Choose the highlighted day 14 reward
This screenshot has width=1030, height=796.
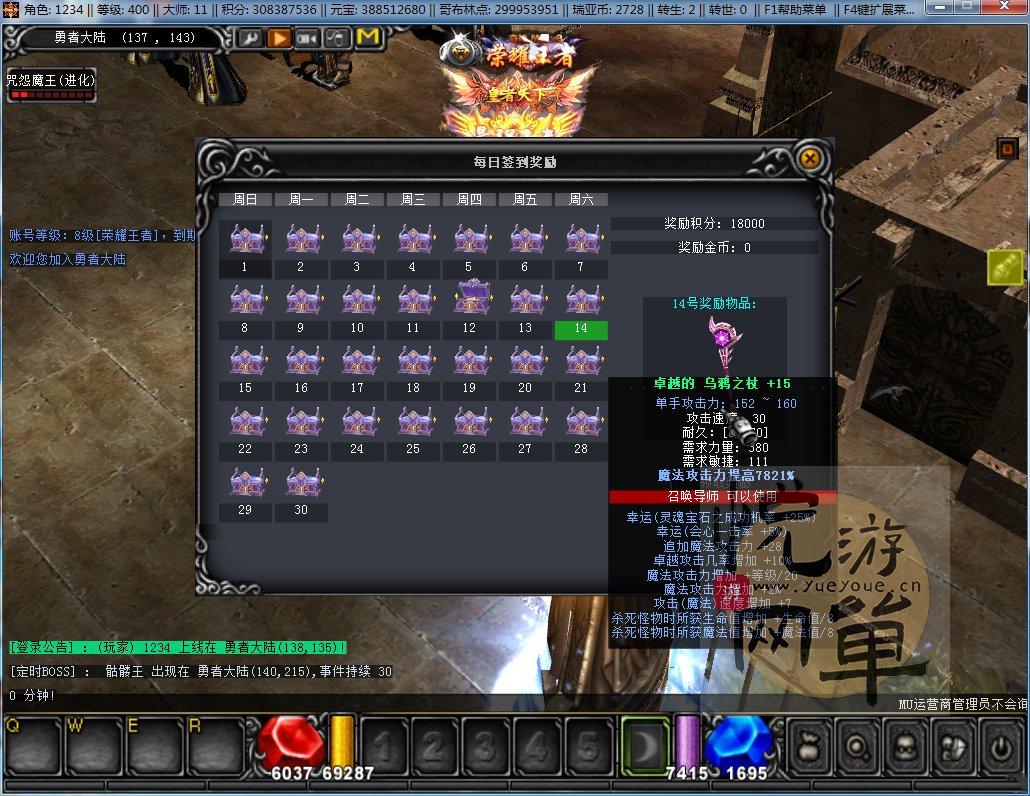pyautogui.click(x=581, y=329)
